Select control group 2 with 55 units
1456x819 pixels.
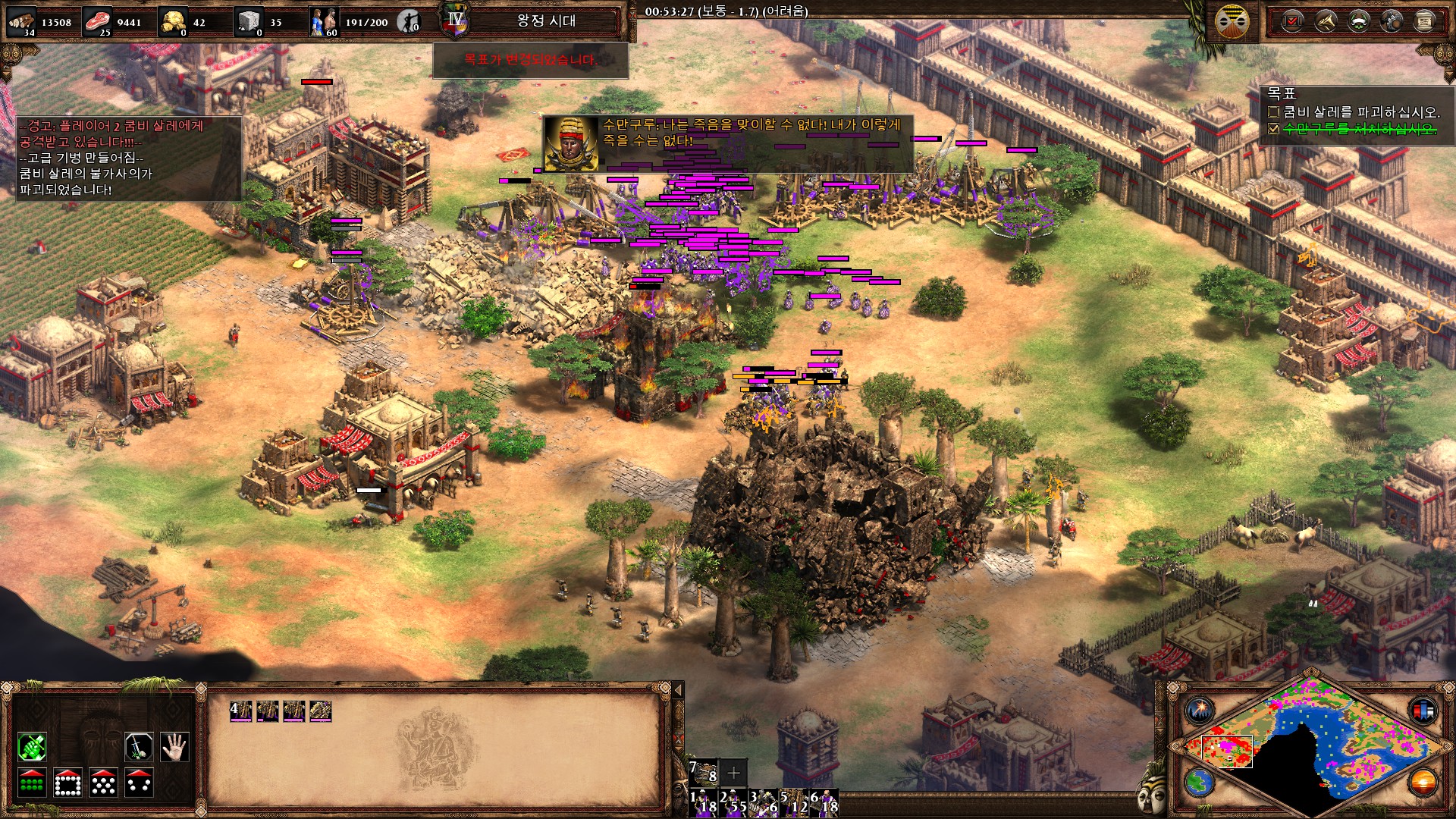click(733, 802)
